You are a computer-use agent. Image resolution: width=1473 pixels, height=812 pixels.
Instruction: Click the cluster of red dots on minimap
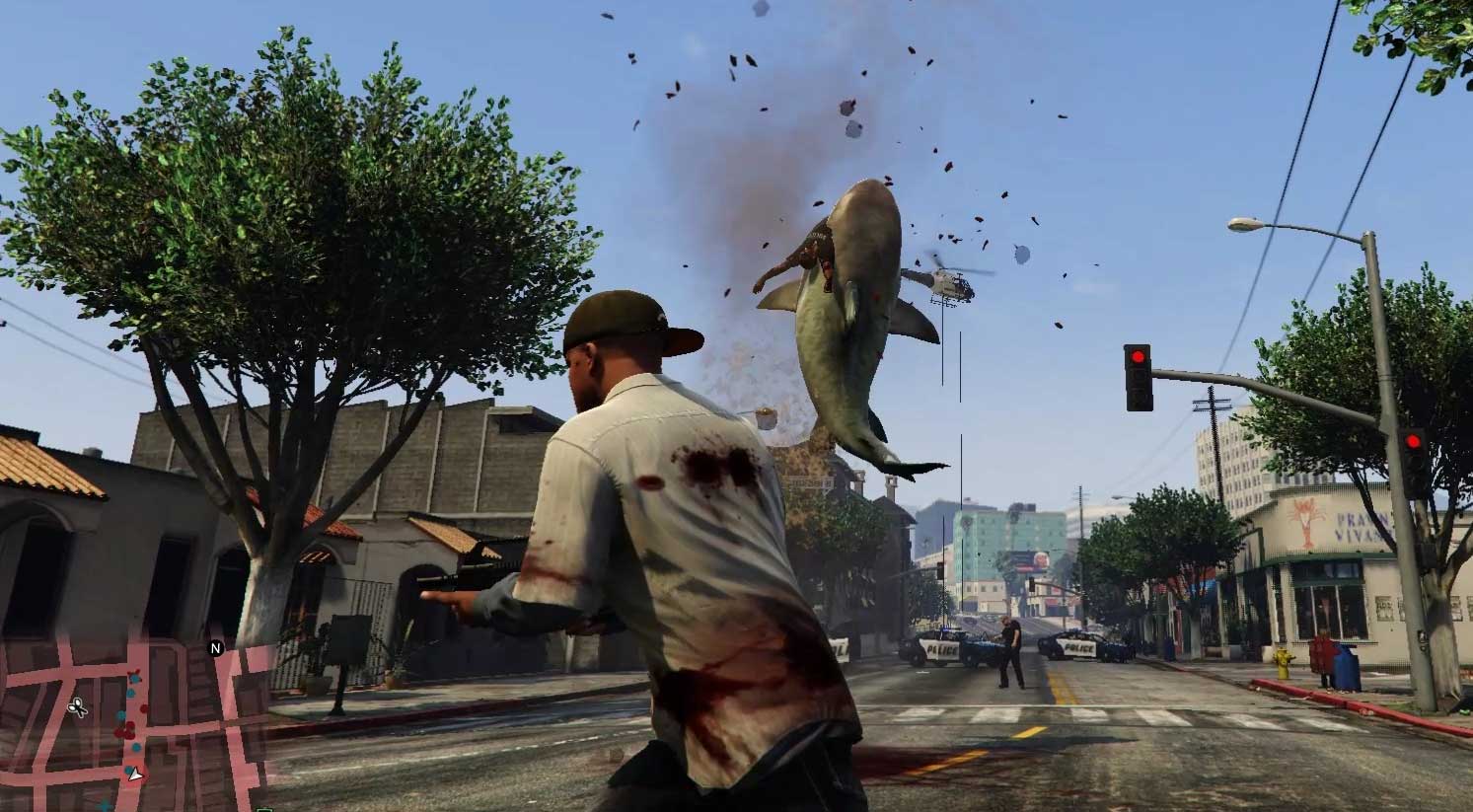125,730
